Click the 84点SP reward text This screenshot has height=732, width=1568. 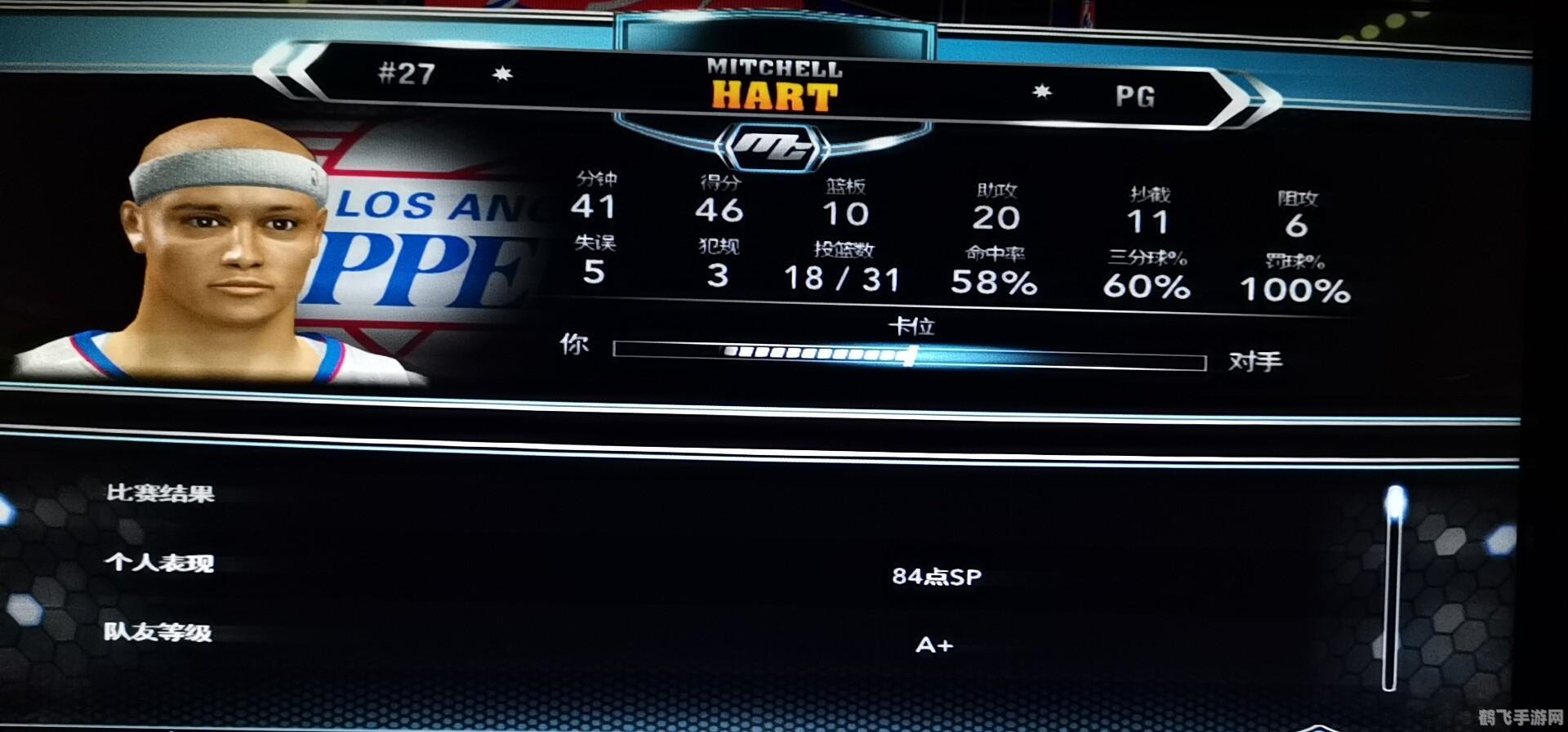938,575
